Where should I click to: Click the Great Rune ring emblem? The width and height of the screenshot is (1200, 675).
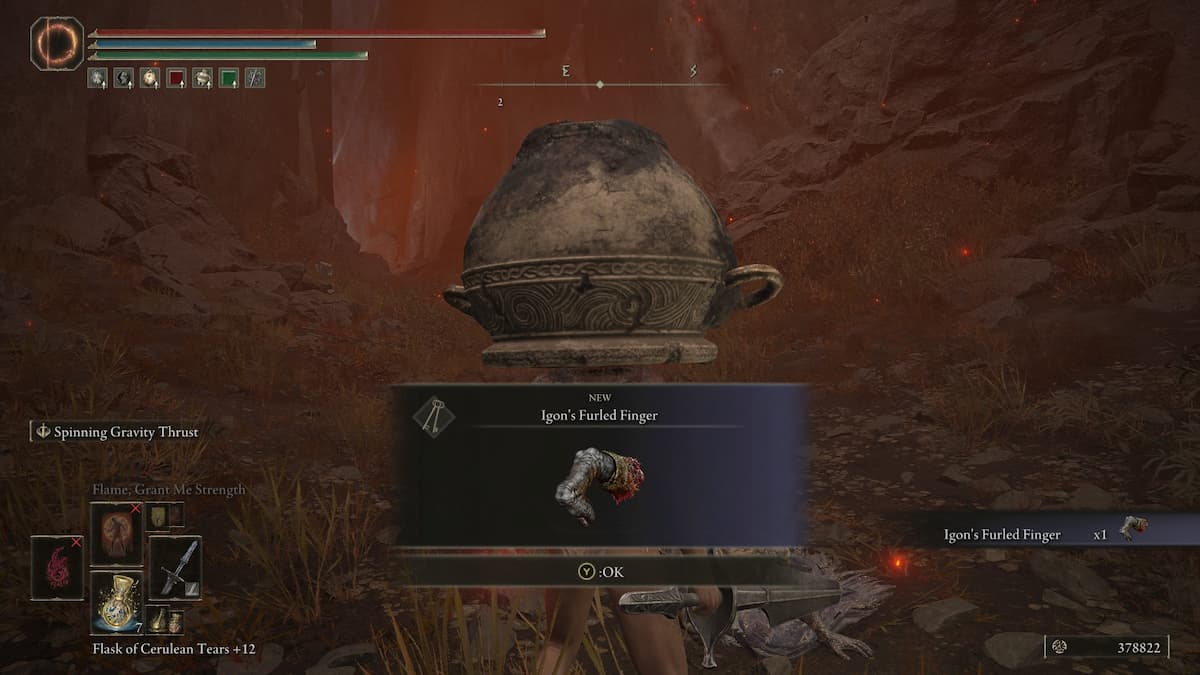click(x=57, y=43)
